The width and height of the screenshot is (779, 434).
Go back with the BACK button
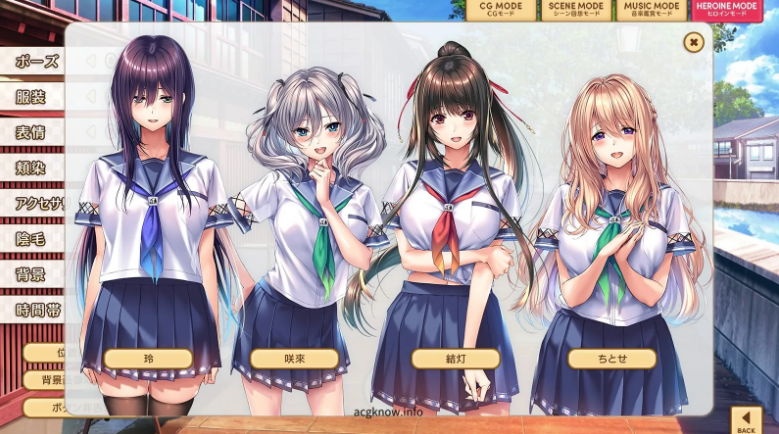click(x=746, y=420)
